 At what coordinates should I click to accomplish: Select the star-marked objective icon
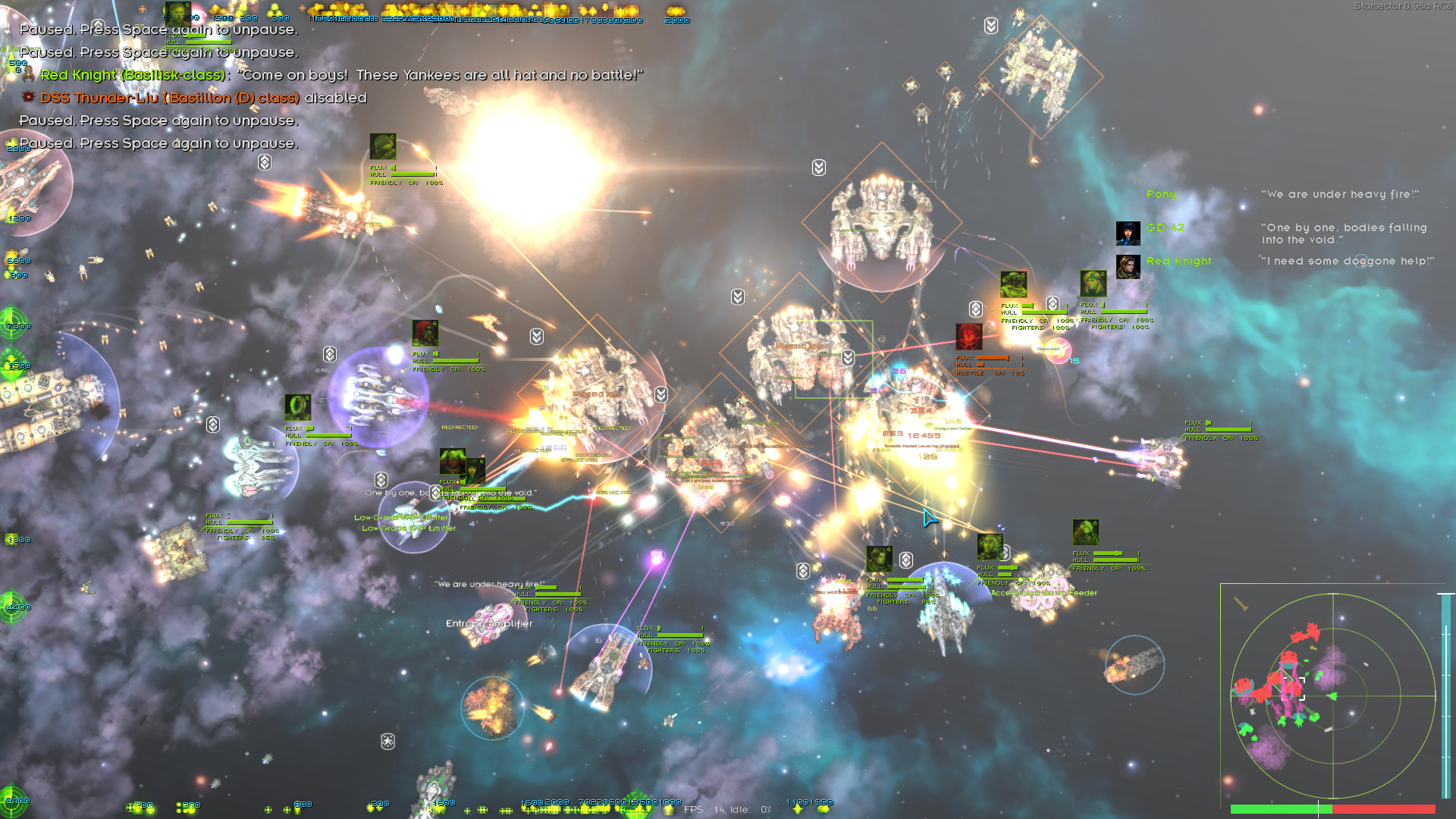[388, 741]
